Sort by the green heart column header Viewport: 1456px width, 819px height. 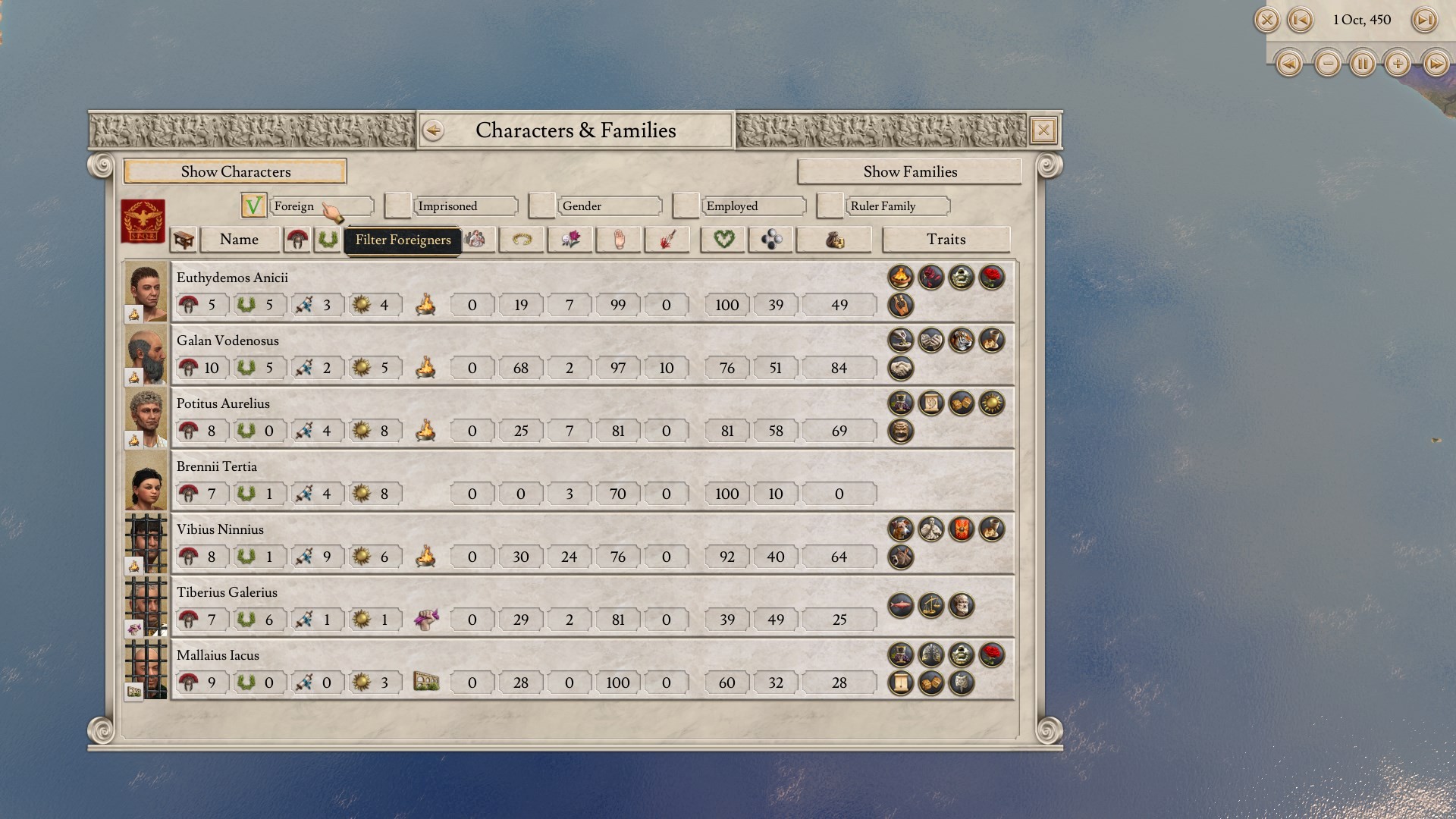(x=723, y=240)
